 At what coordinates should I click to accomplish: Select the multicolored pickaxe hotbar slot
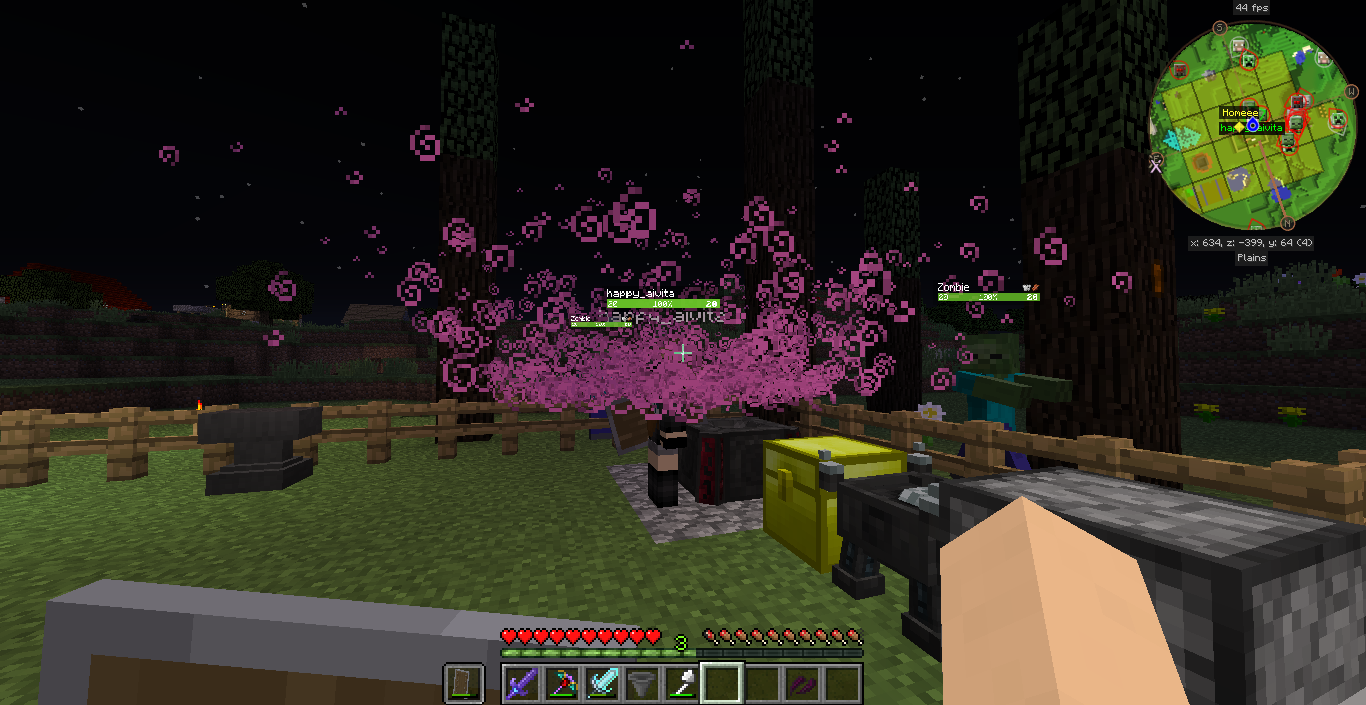pos(564,684)
